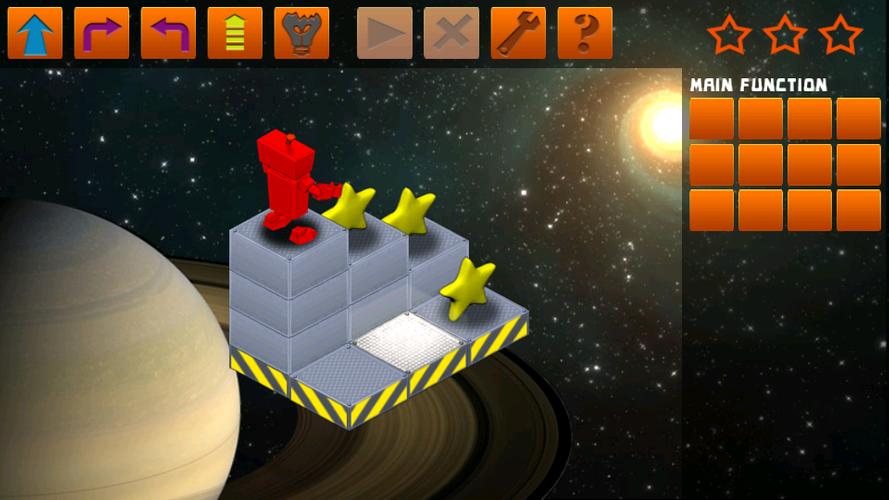Clear the program with the X button
Viewport: 889px width, 500px height.
451,33
